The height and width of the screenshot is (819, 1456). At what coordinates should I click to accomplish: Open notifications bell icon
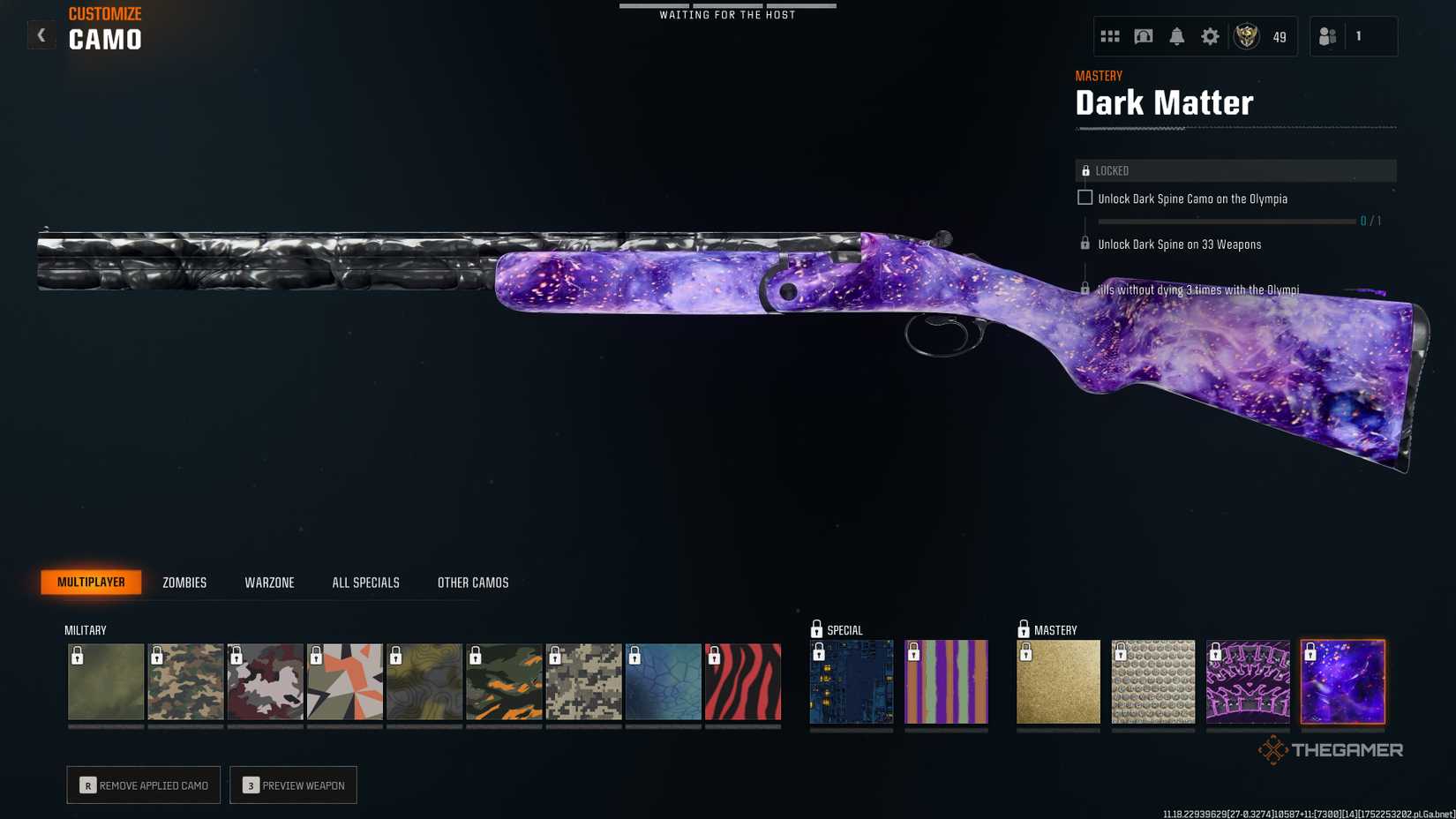(x=1176, y=36)
